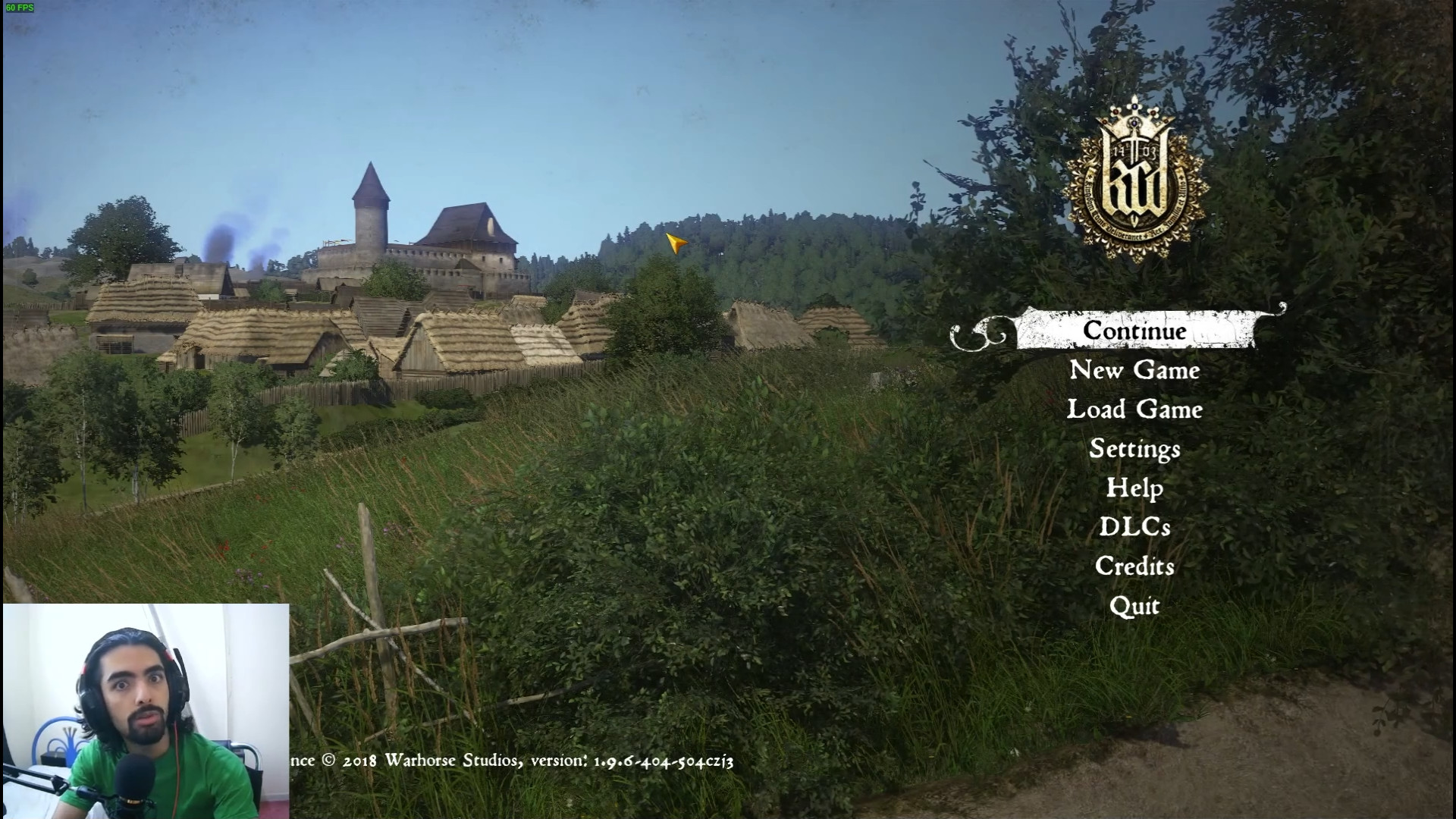View the Credits

(1134, 566)
